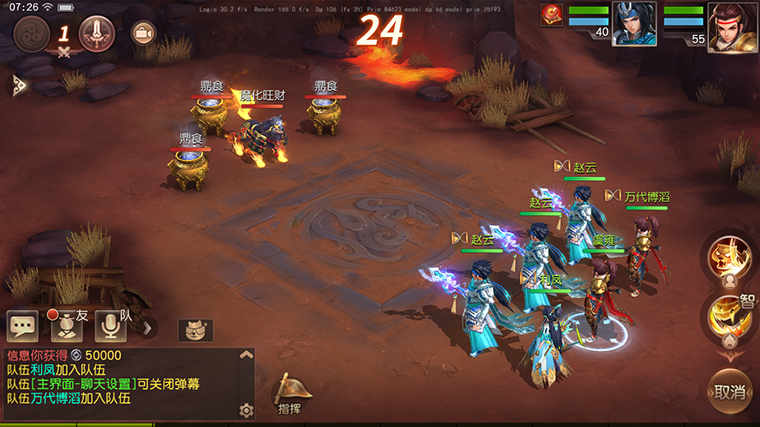Viewport: 760px width, 427px height.
Task: Collapse chat log with up arrow
Action: (247, 355)
